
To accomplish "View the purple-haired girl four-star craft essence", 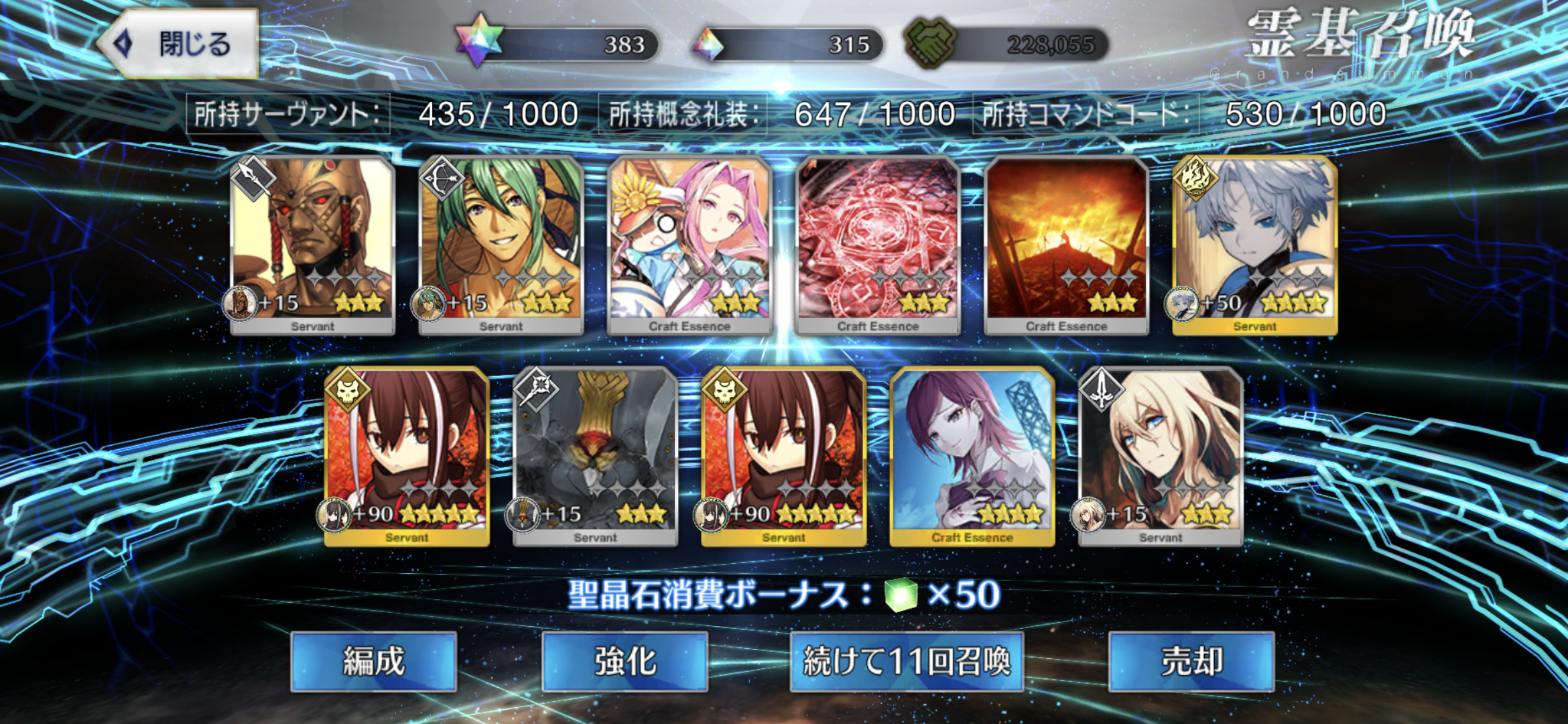I will [972, 456].
